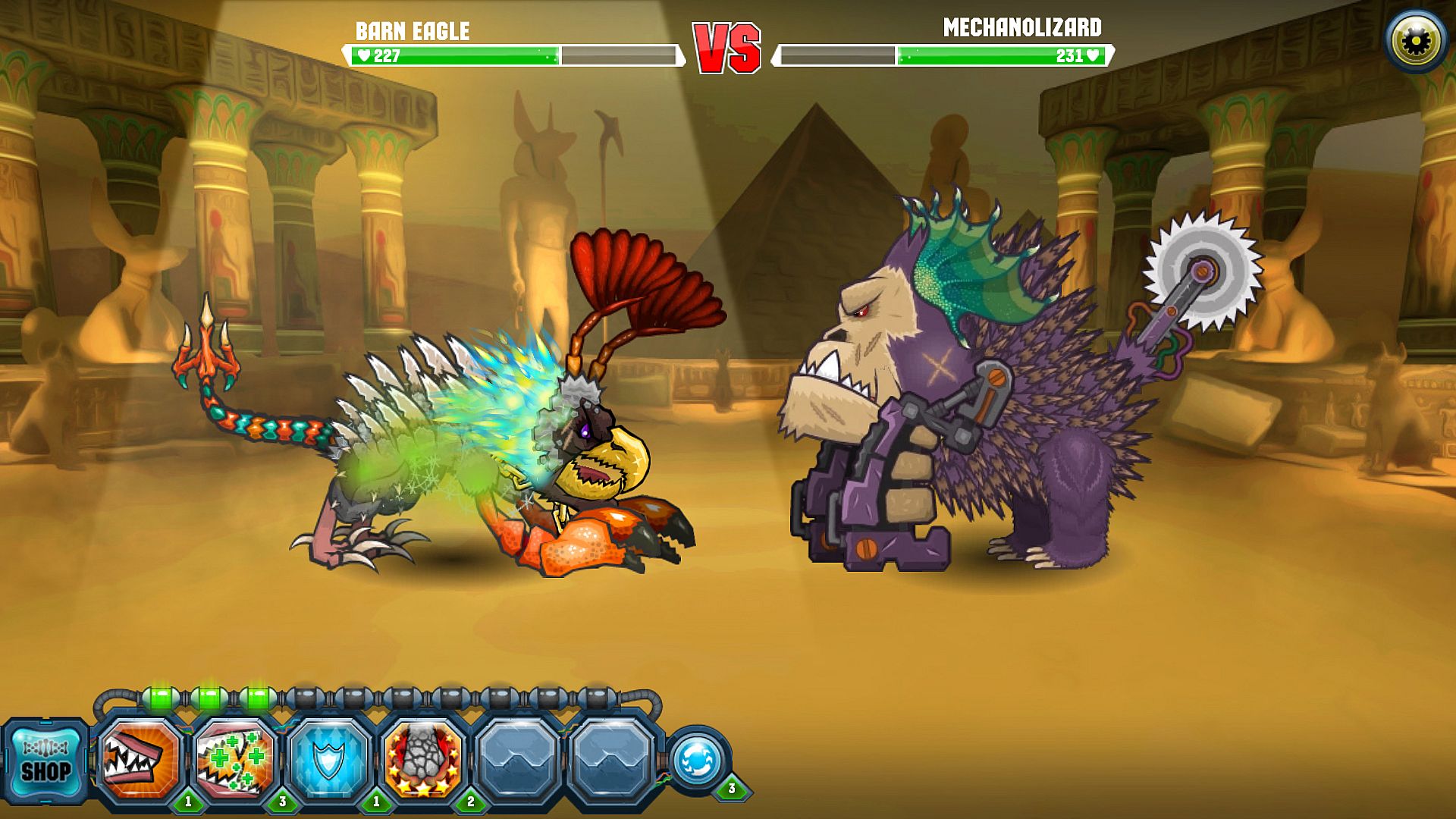This screenshot has width=1456, height=819.
Task: Click the blue swap cycle button
Action: (x=698, y=760)
